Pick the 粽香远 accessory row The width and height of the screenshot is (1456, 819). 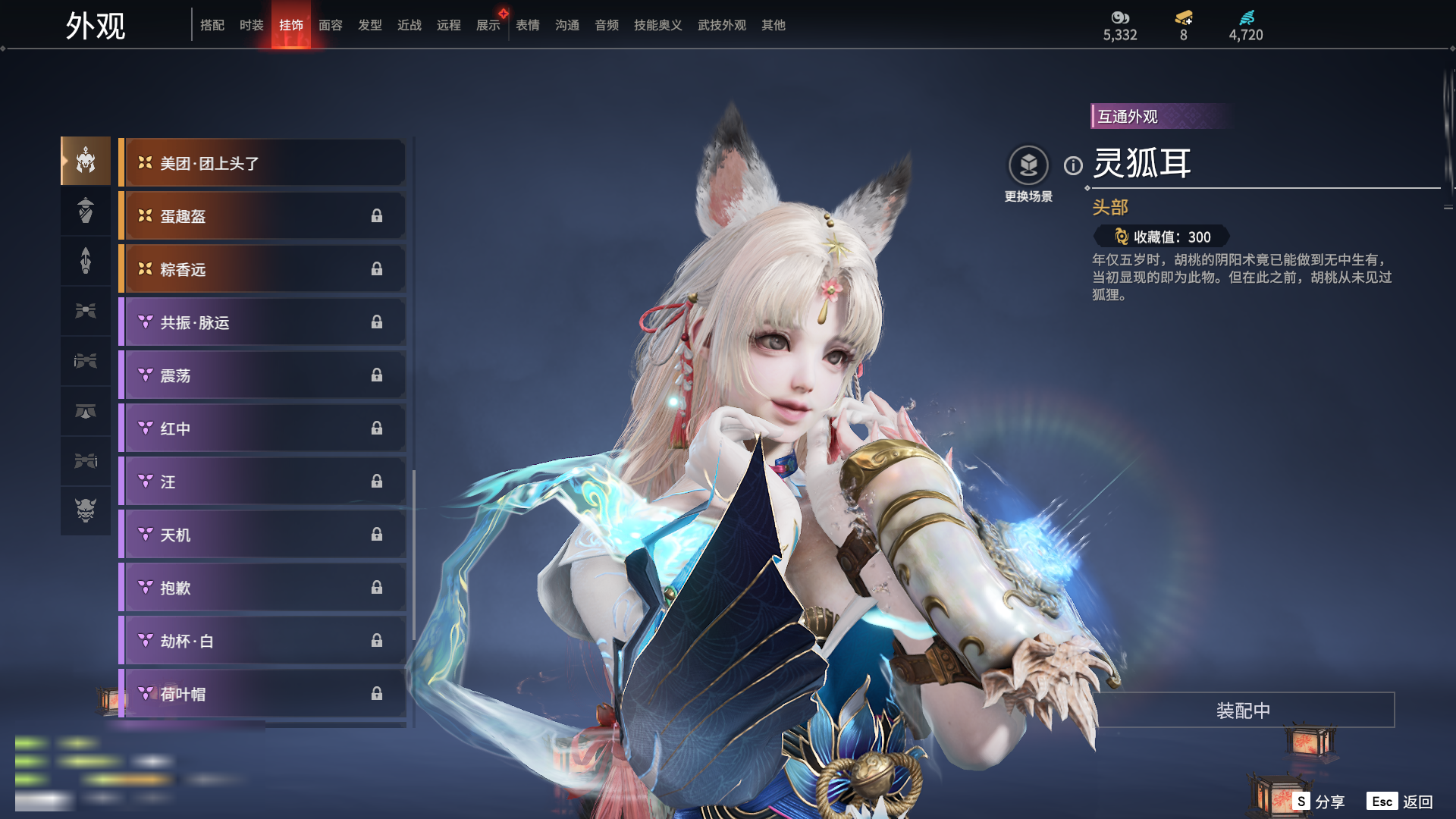click(x=262, y=269)
